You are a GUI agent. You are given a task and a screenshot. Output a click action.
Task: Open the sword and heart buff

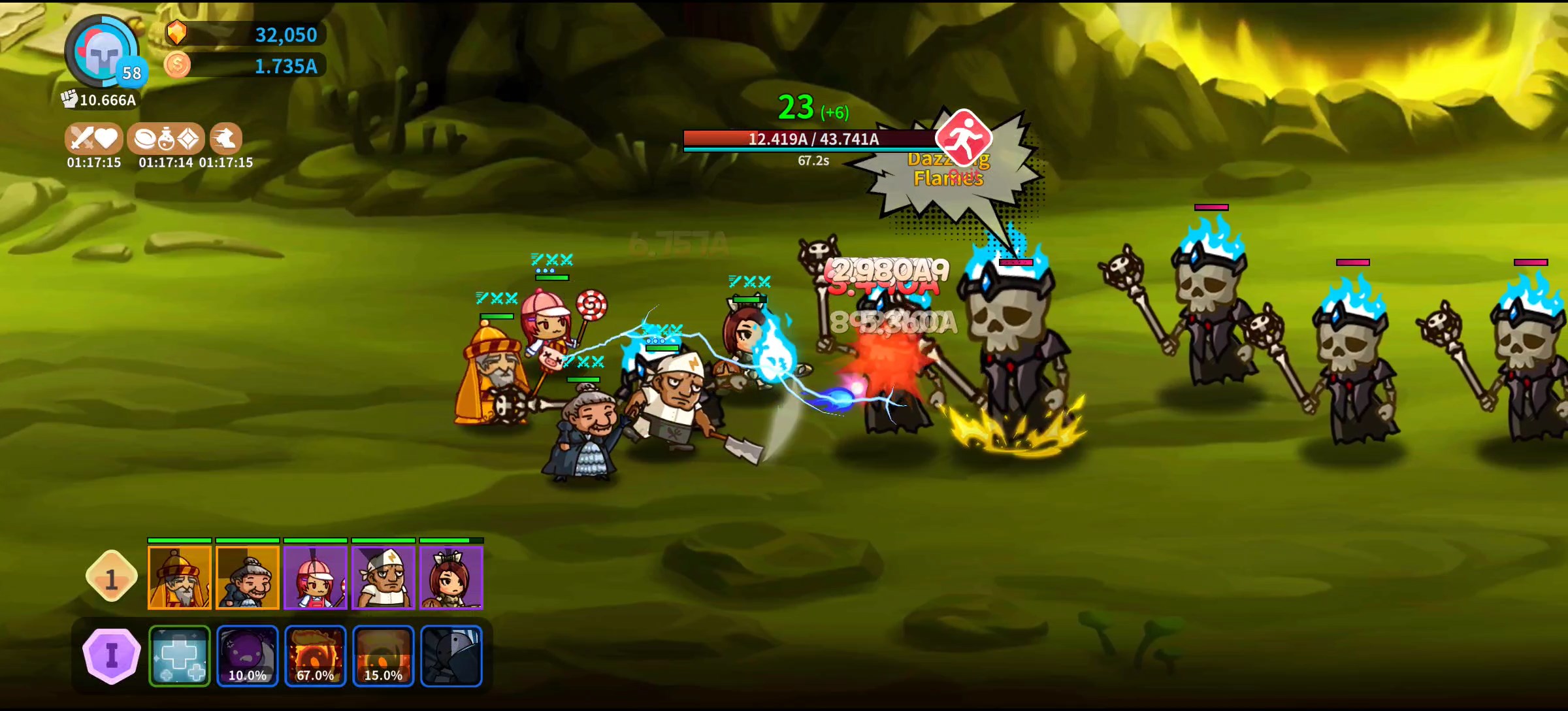click(94, 139)
